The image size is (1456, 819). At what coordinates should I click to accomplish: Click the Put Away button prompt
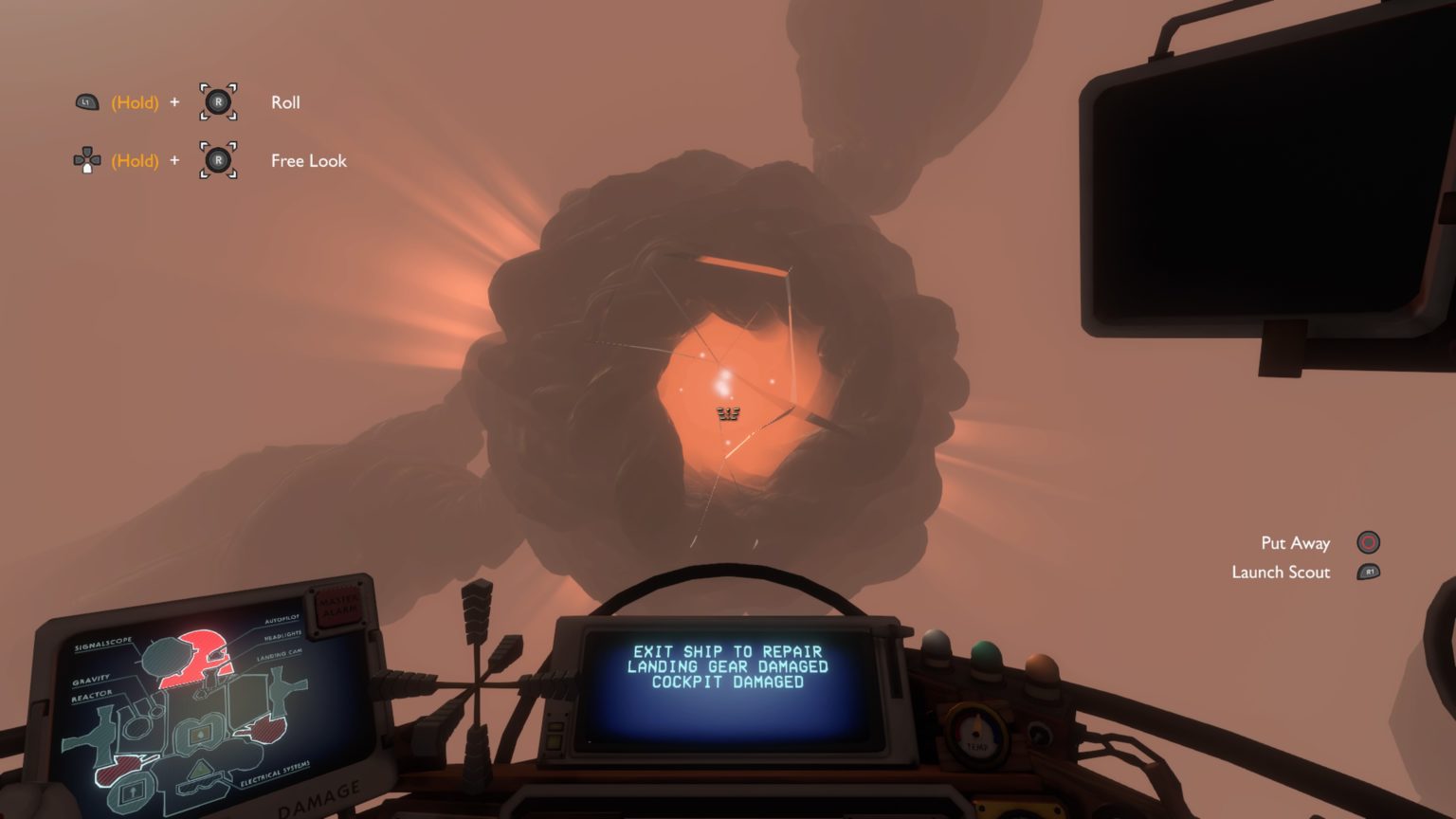point(1367,543)
